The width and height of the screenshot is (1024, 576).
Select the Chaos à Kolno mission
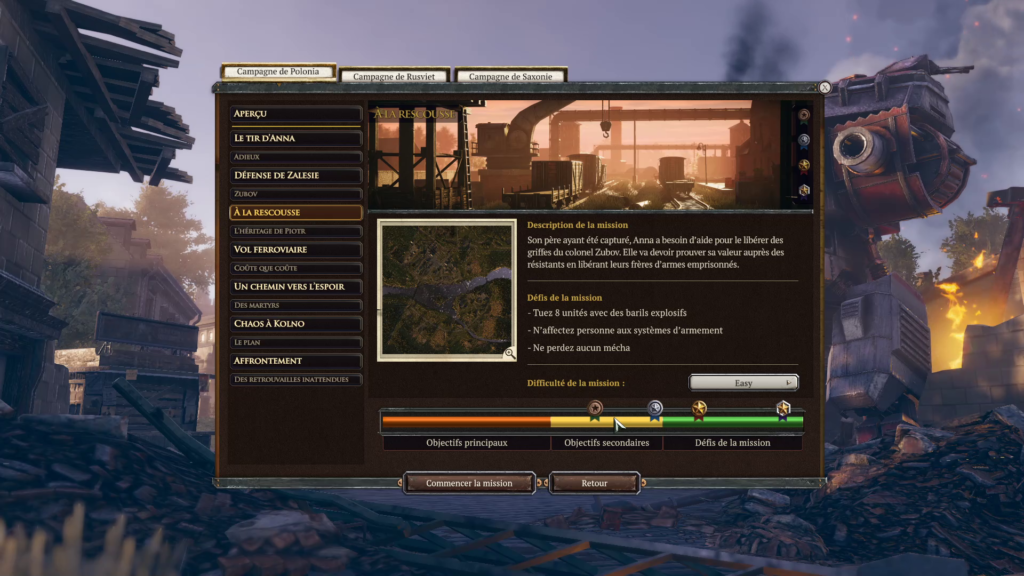[x=295, y=324]
